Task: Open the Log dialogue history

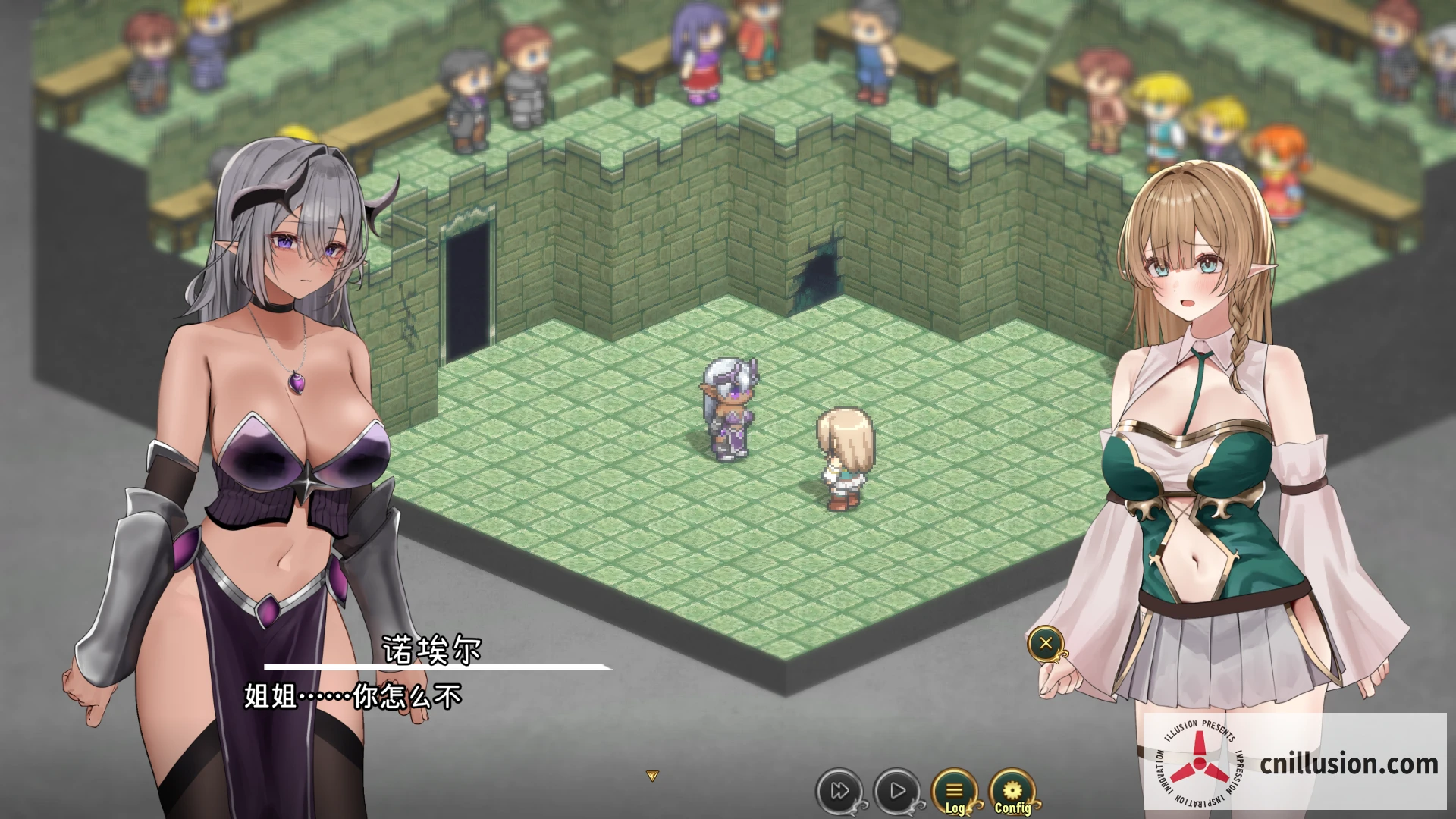Action: click(954, 789)
